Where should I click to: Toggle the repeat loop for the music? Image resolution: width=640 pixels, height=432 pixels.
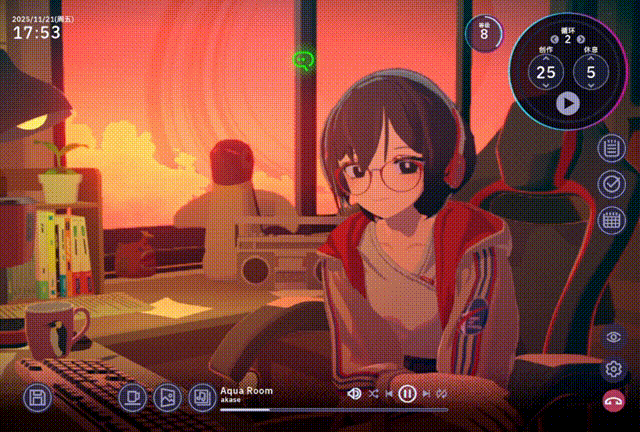(x=440, y=394)
